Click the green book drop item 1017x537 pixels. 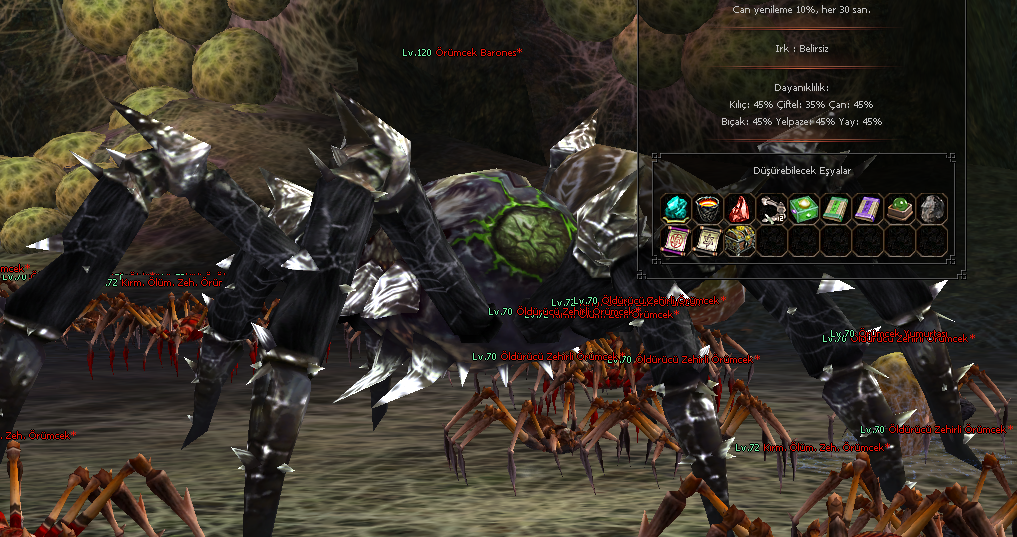pos(836,208)
